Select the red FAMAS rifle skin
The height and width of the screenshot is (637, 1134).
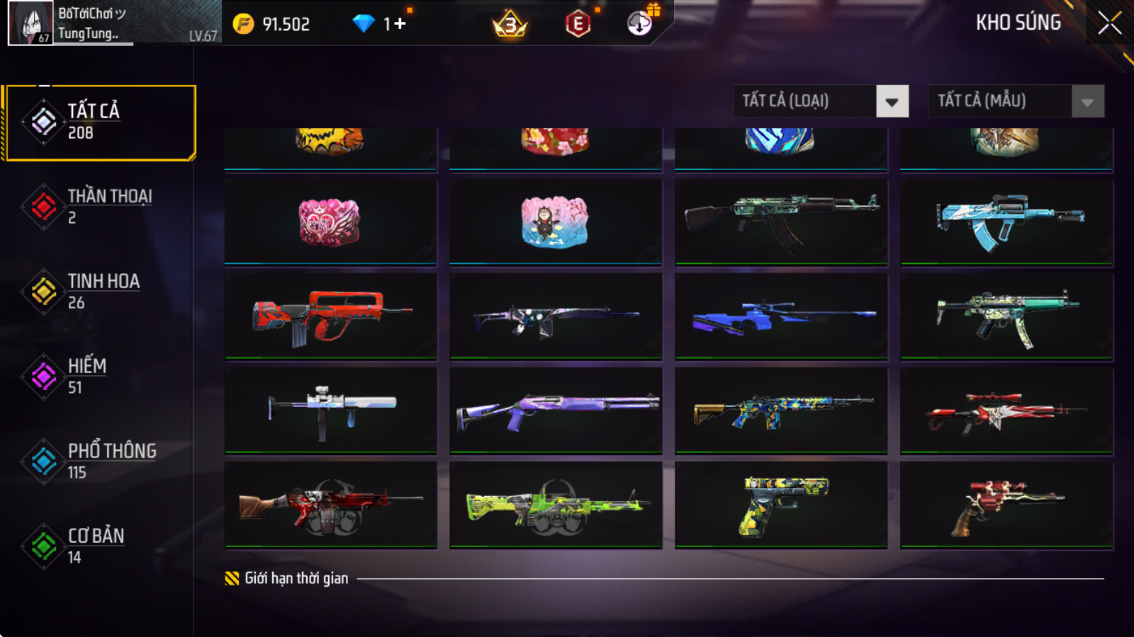[x=331, y=316]
